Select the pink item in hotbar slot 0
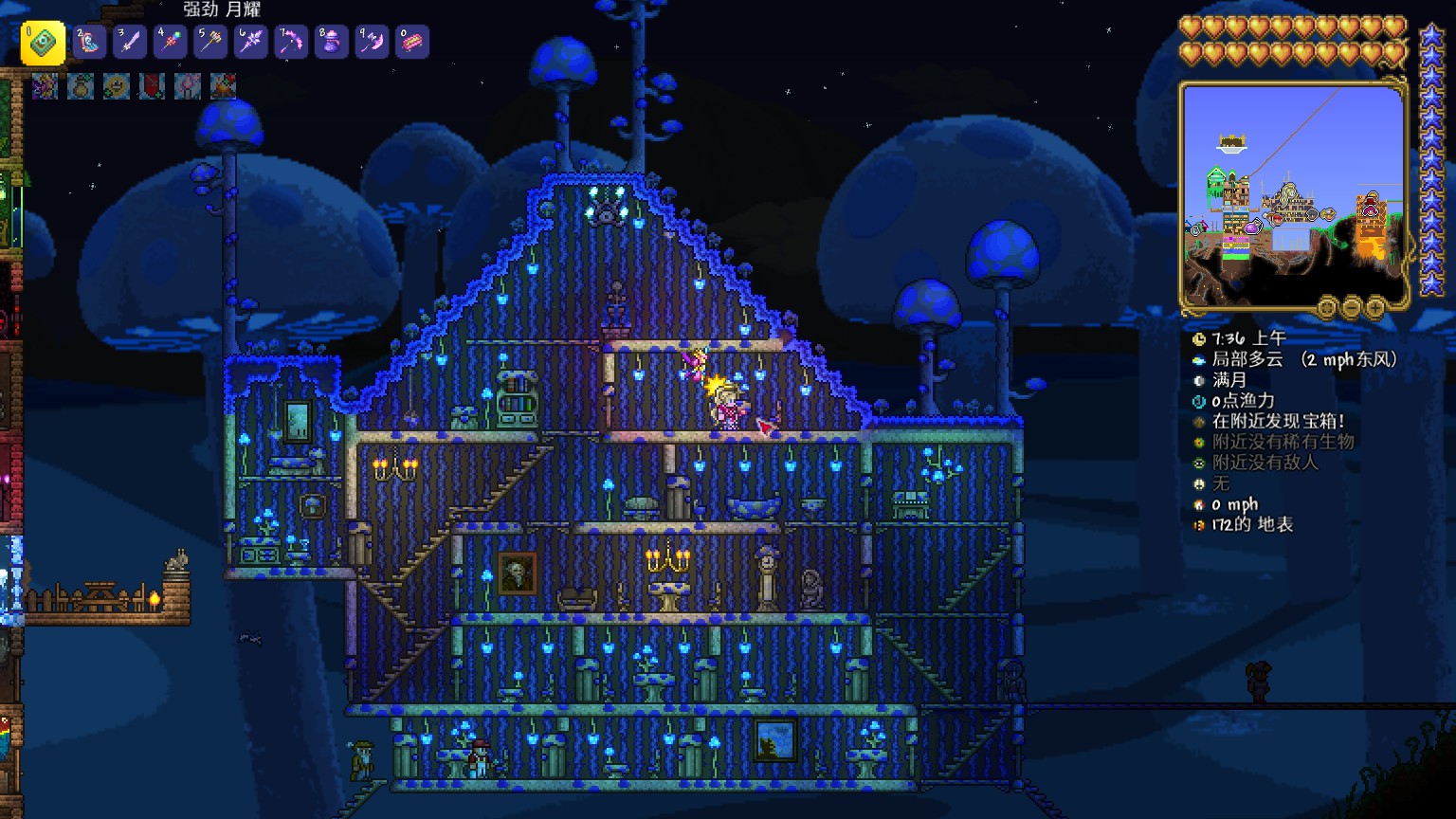Image resolution: width=1456 pixels, height=819 pixels. click(412, 42)
